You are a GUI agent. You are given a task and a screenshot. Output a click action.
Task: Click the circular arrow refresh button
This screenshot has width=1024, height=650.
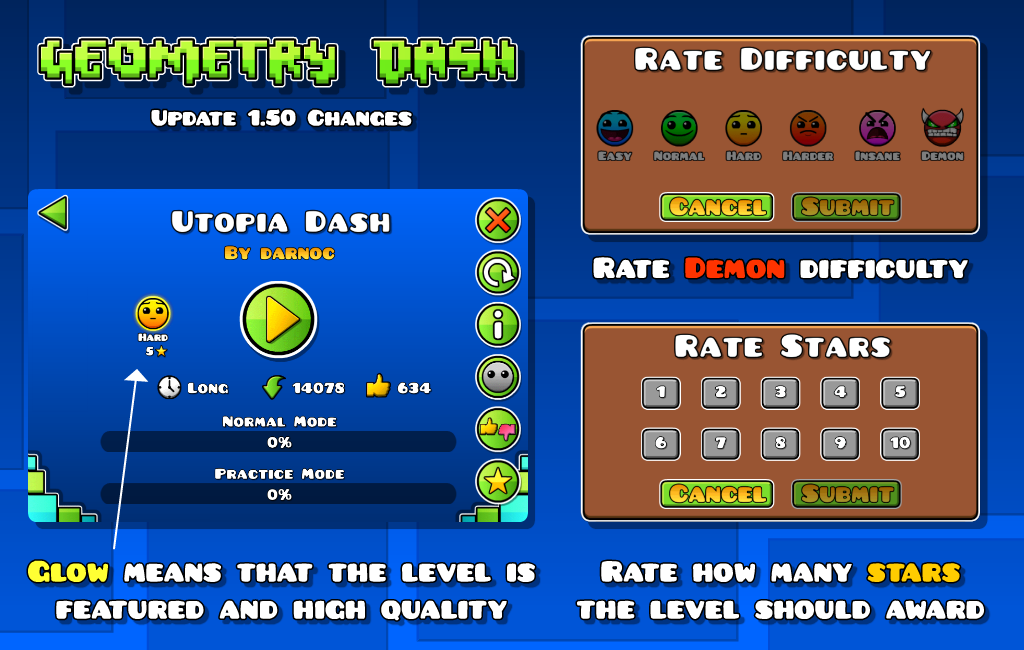(x=497, y=272)
